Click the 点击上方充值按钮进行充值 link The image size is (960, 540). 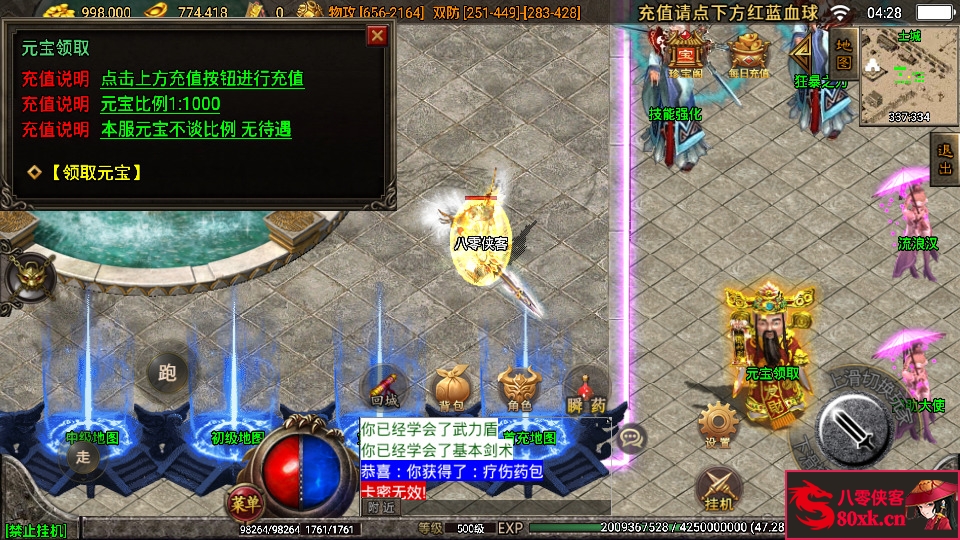(202, 78)
